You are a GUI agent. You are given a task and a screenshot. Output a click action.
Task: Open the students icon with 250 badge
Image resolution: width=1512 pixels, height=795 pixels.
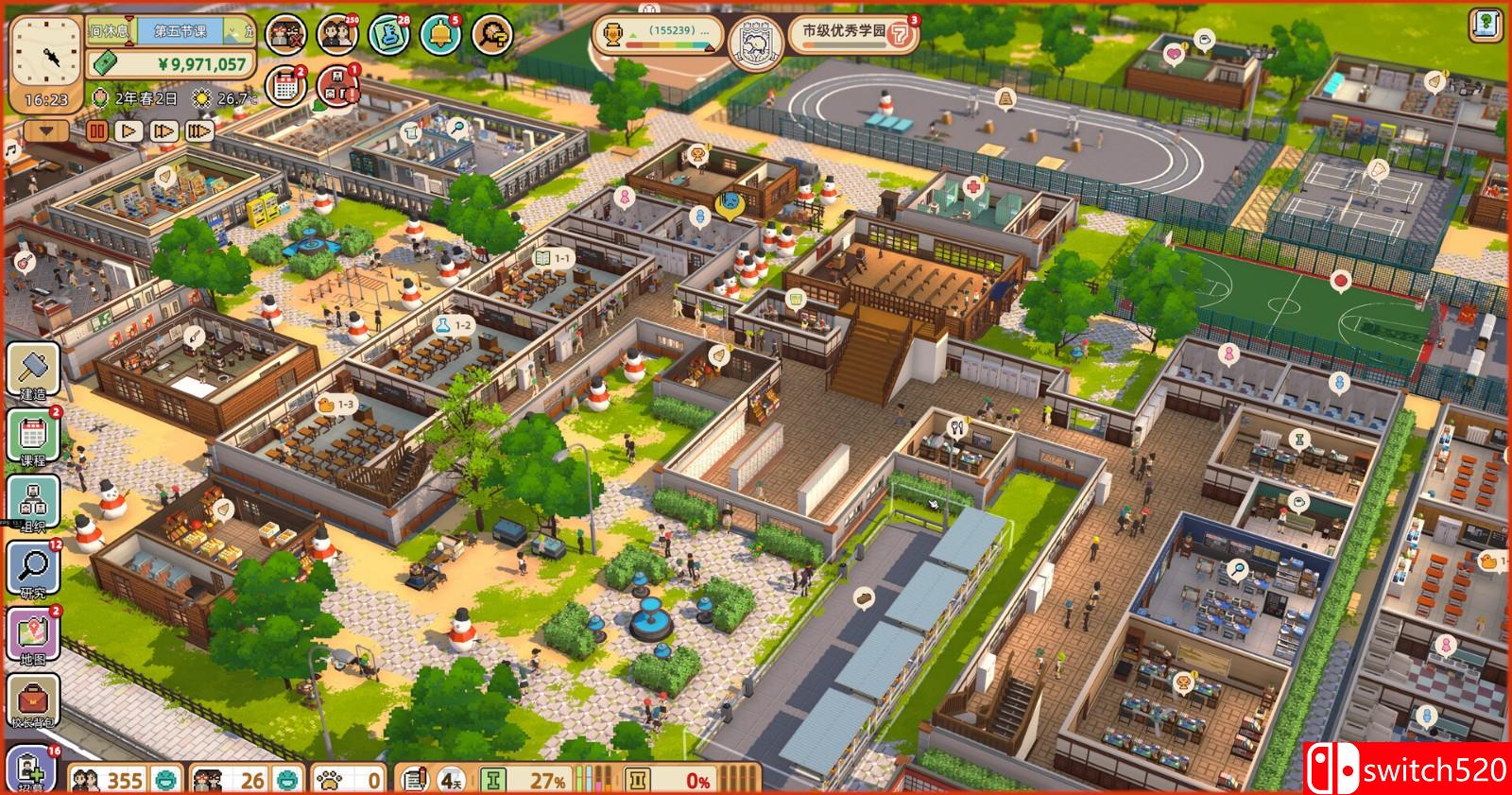click(336, 36)
